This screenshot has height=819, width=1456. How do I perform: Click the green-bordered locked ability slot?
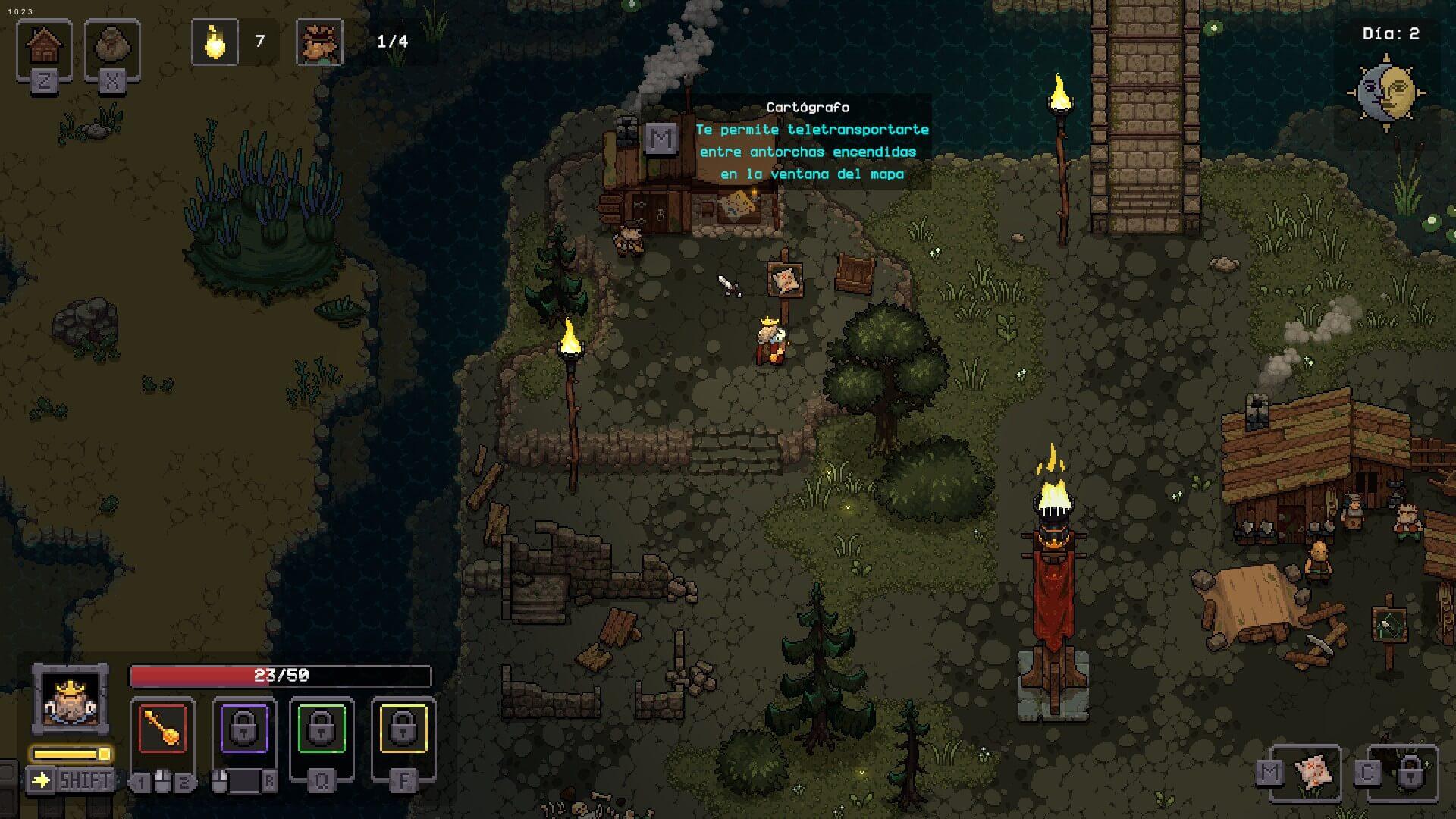[322, 729]
